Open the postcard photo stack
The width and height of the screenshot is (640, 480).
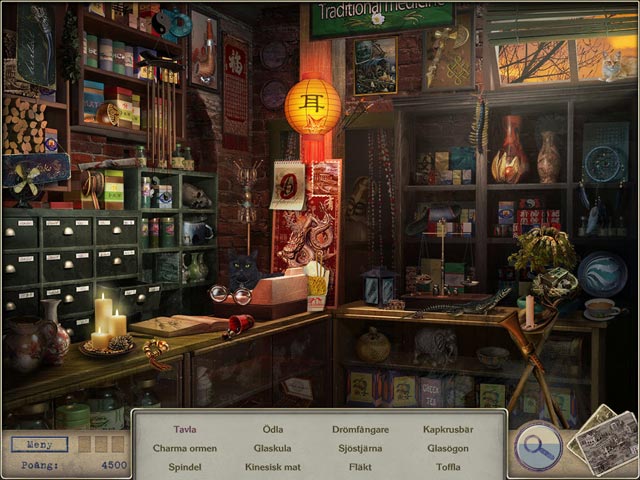tap(604, 441)
